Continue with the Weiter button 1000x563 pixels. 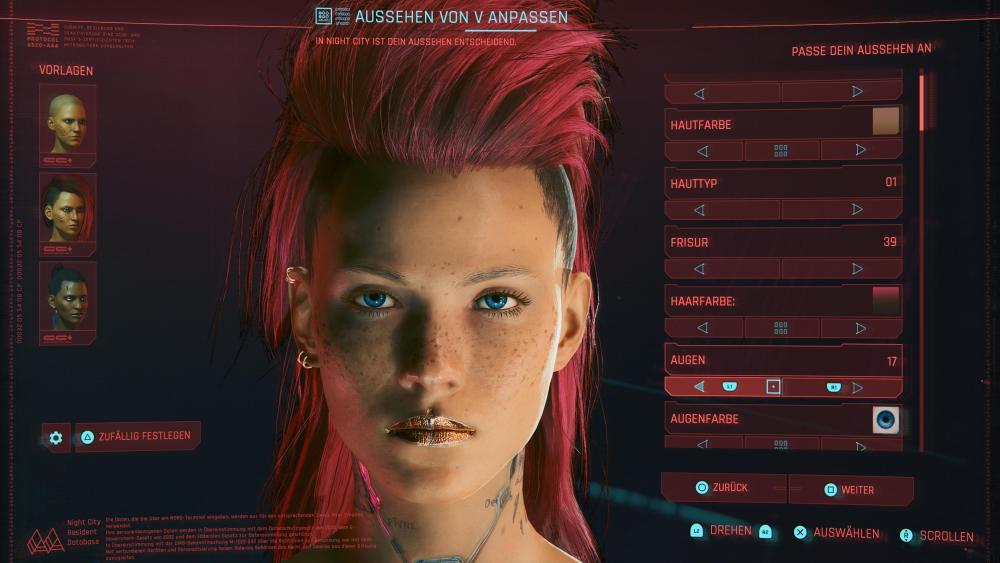(x=850, y=490)
